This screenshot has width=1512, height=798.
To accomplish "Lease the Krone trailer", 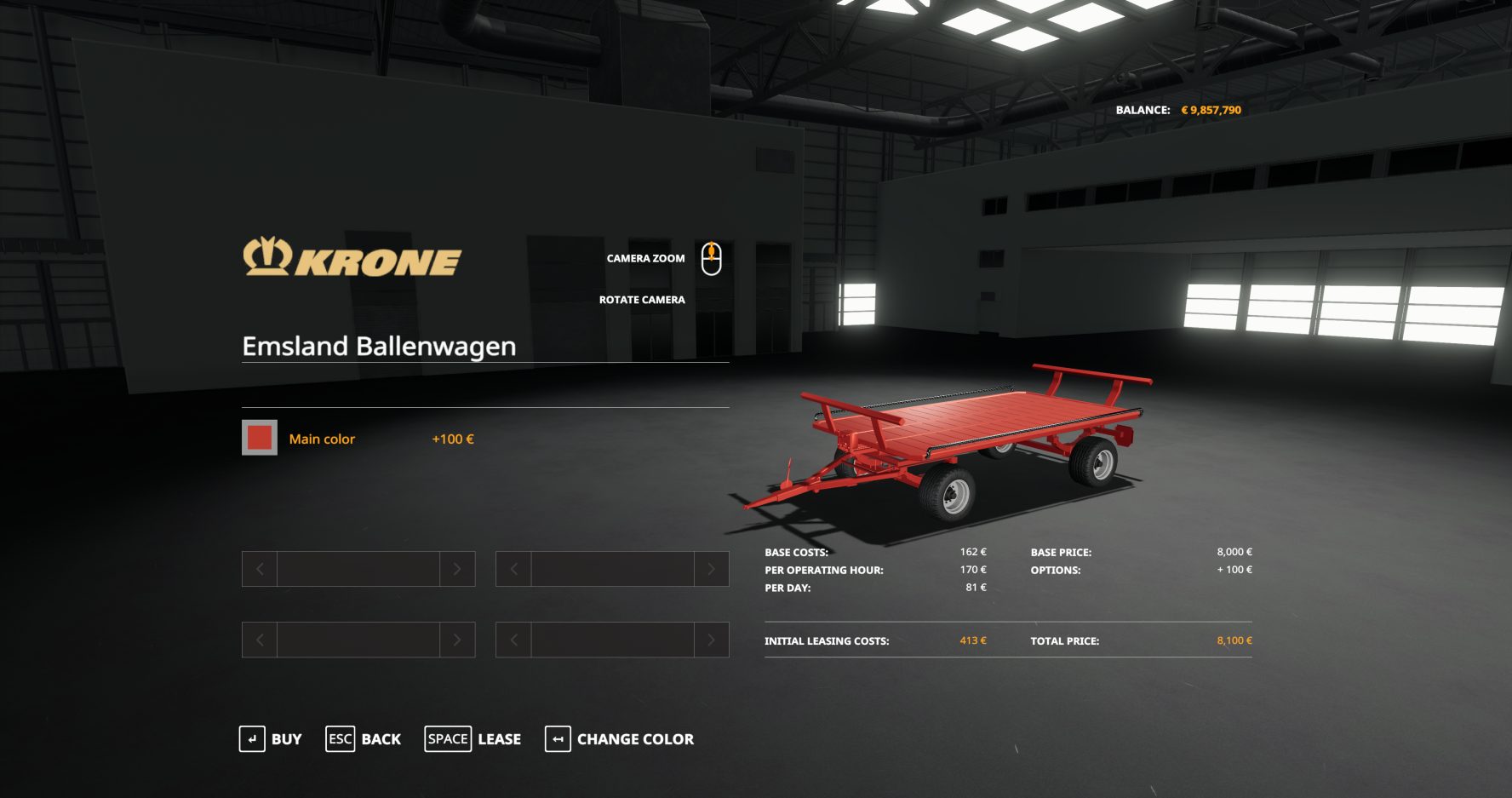I will [473, 739].
